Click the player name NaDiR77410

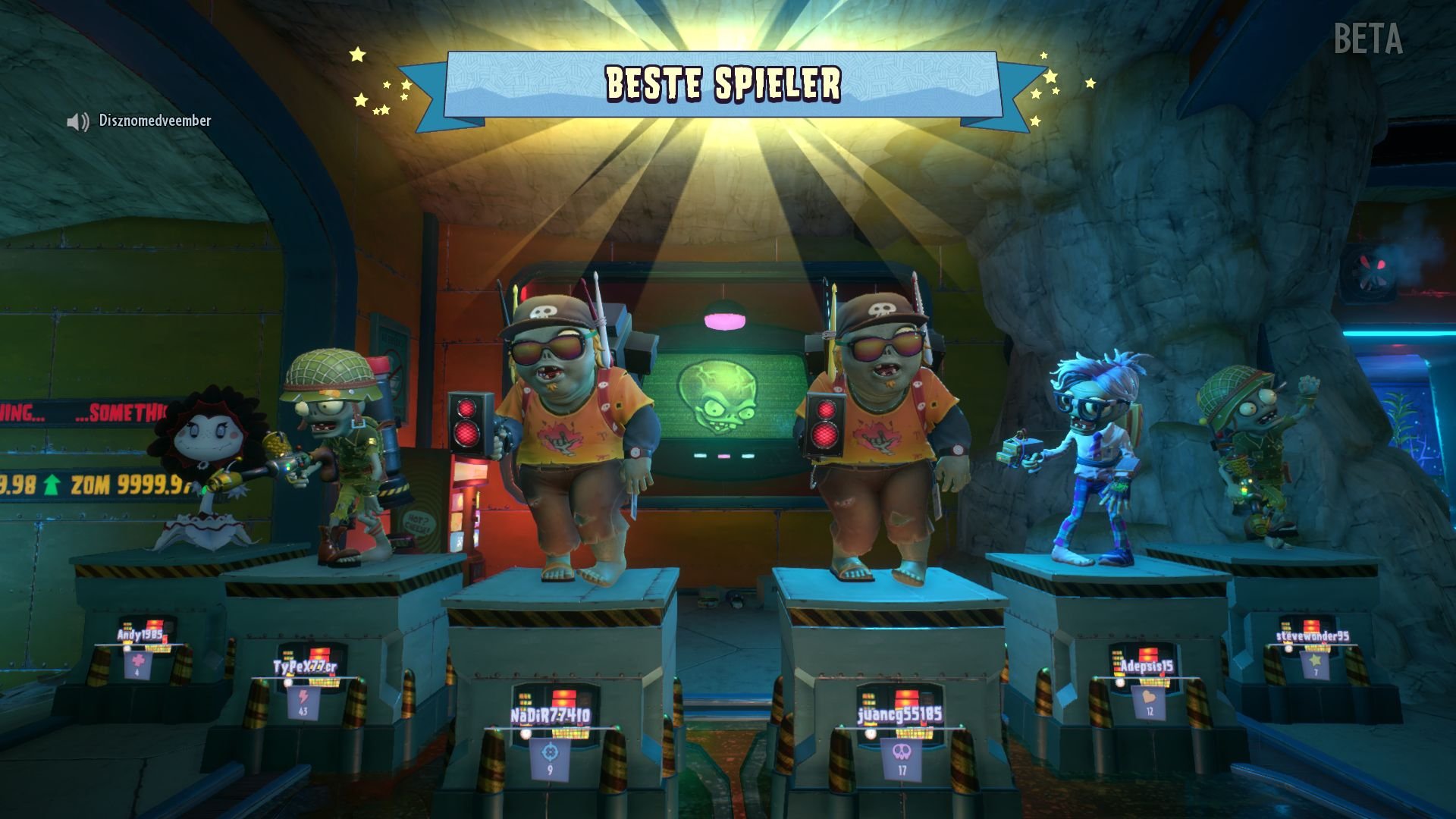(x=550, y=715)
